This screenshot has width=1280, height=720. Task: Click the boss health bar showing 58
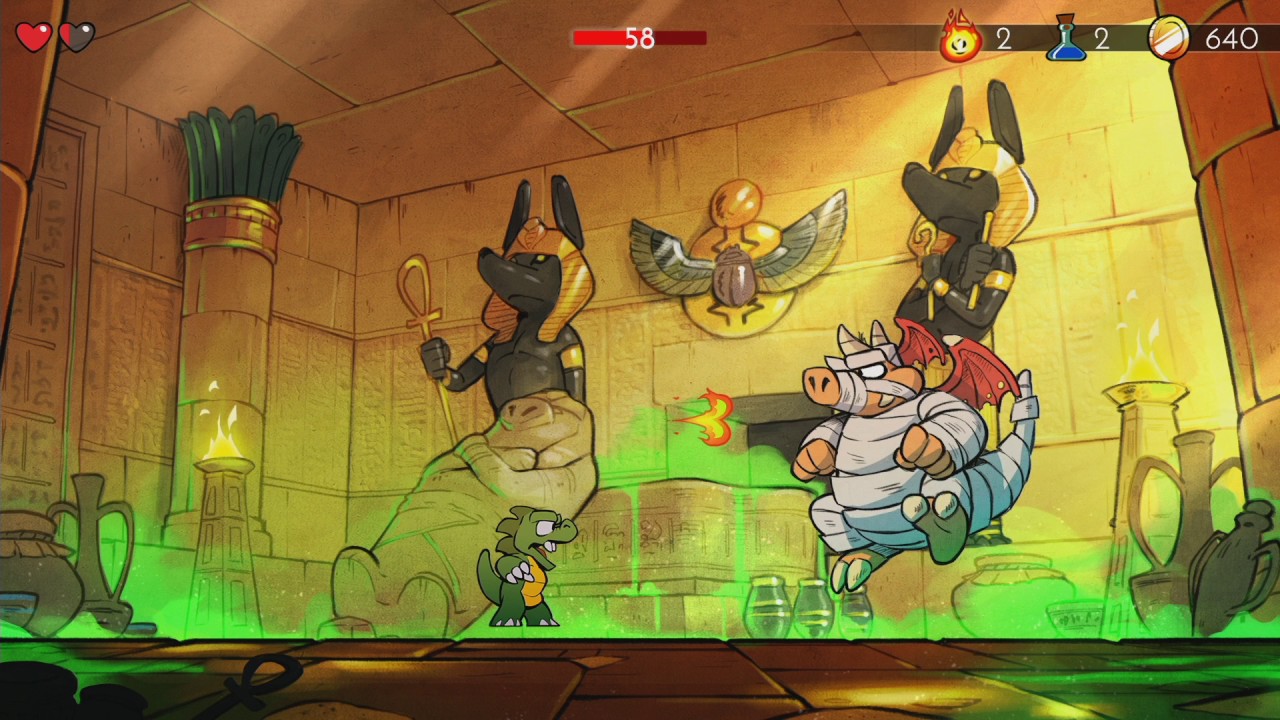[640, 38]
